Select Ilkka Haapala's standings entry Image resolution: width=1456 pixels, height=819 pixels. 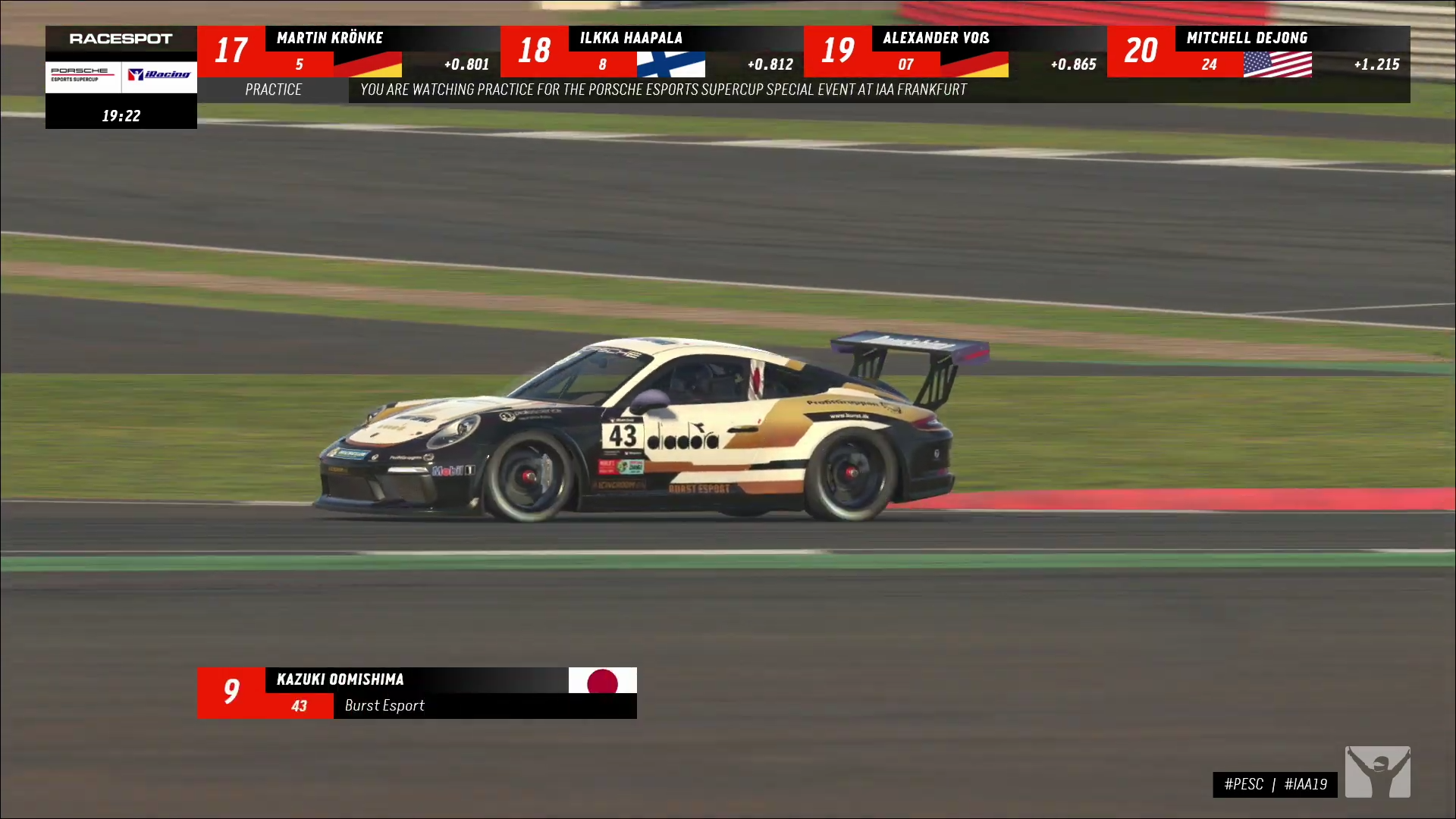(651, 51)
